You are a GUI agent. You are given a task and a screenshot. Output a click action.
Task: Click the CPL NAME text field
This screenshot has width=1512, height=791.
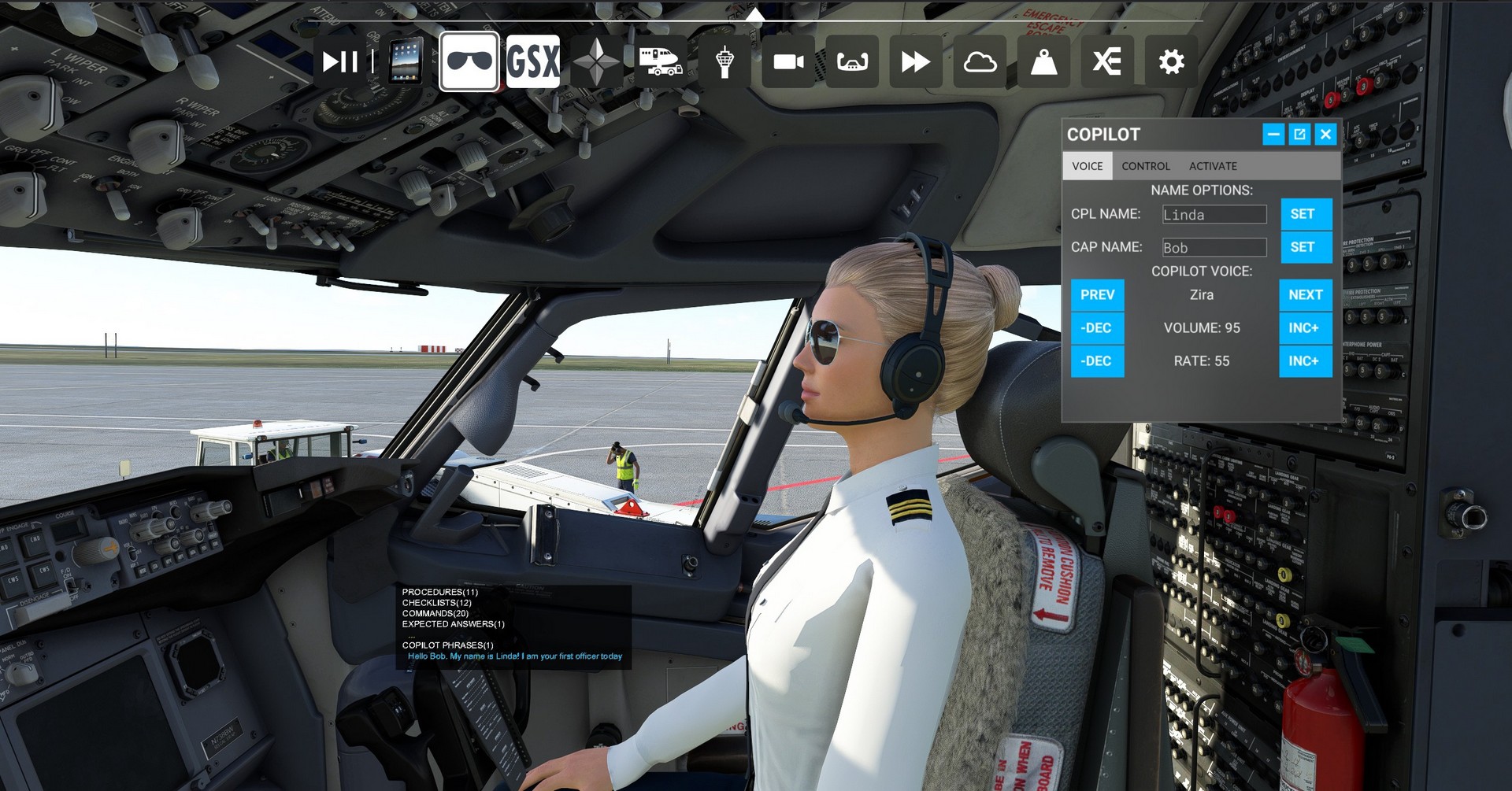click(x=1214, y=214)
